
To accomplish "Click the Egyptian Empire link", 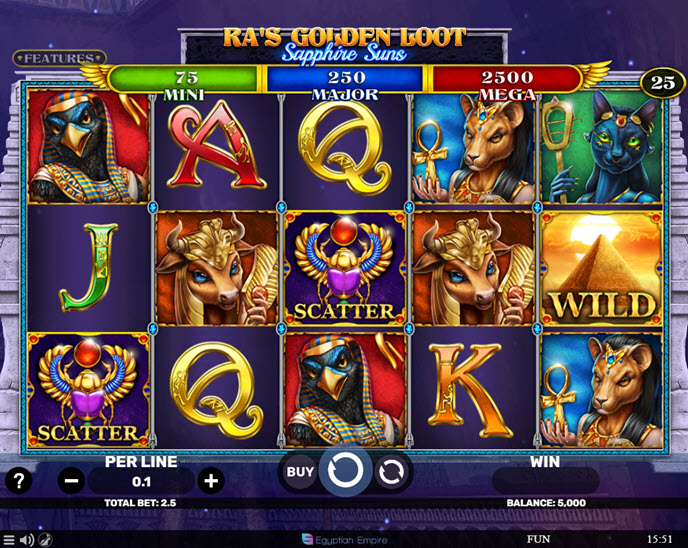I will [342, 540].
